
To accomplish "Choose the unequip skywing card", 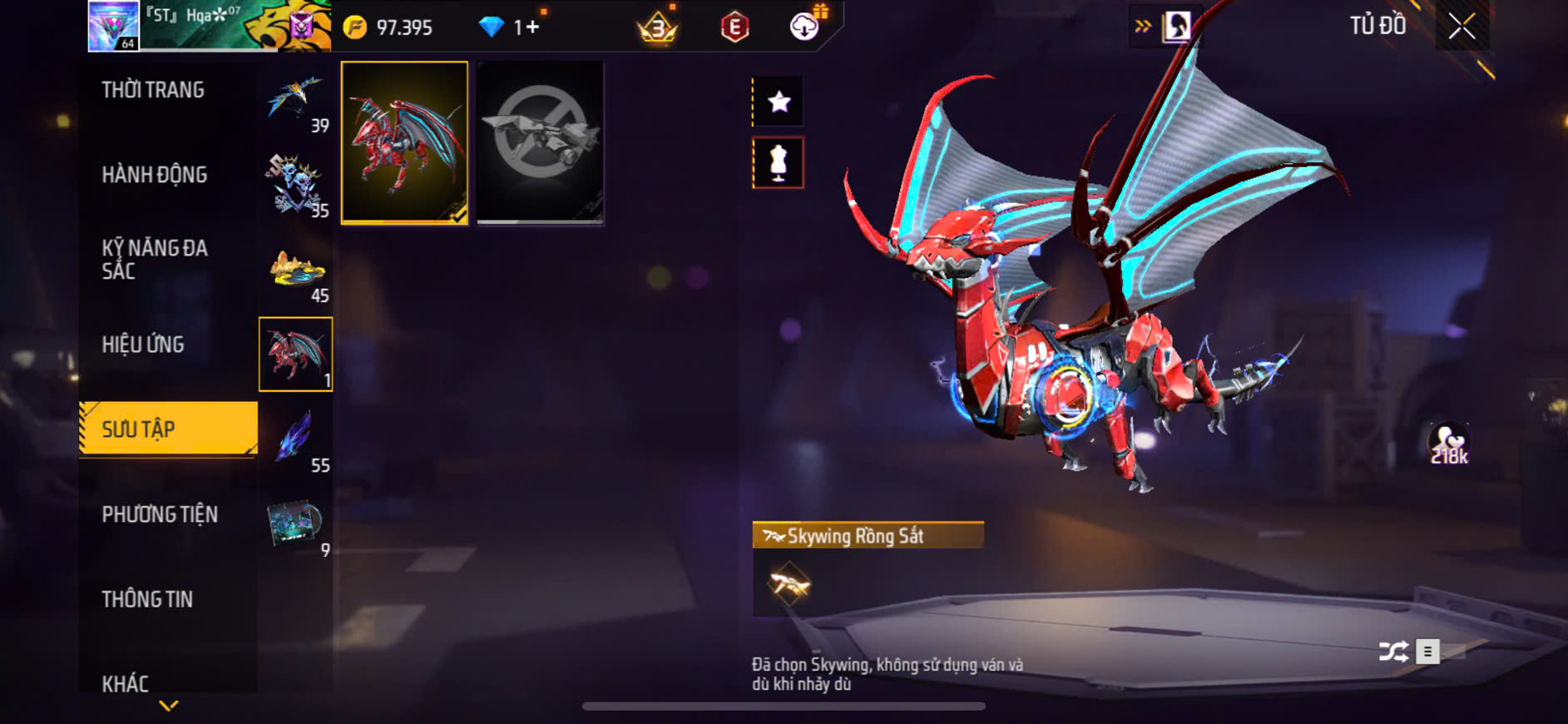I will (540, 142).
